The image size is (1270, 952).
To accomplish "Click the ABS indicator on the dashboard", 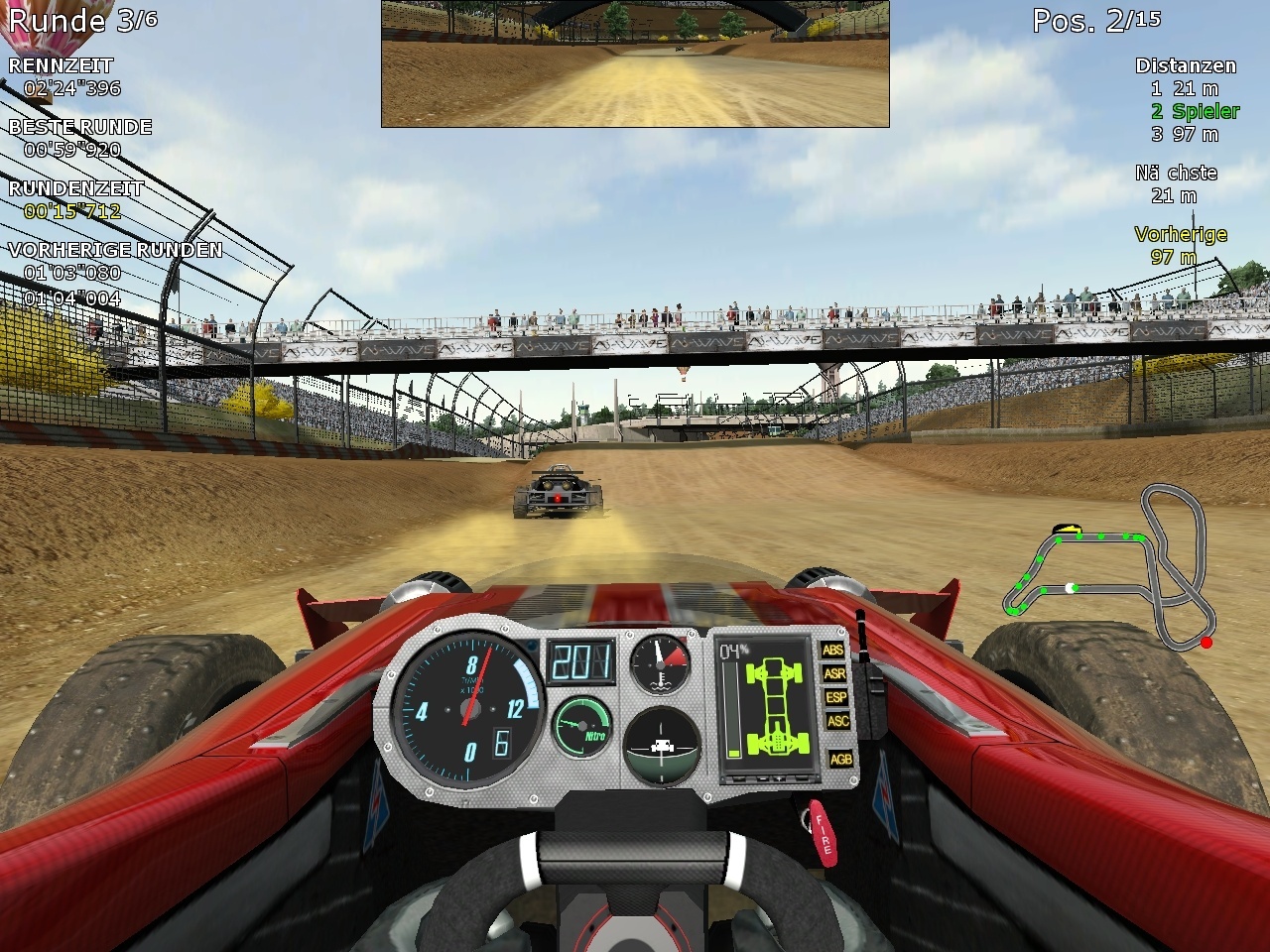I will coord(833,651).
